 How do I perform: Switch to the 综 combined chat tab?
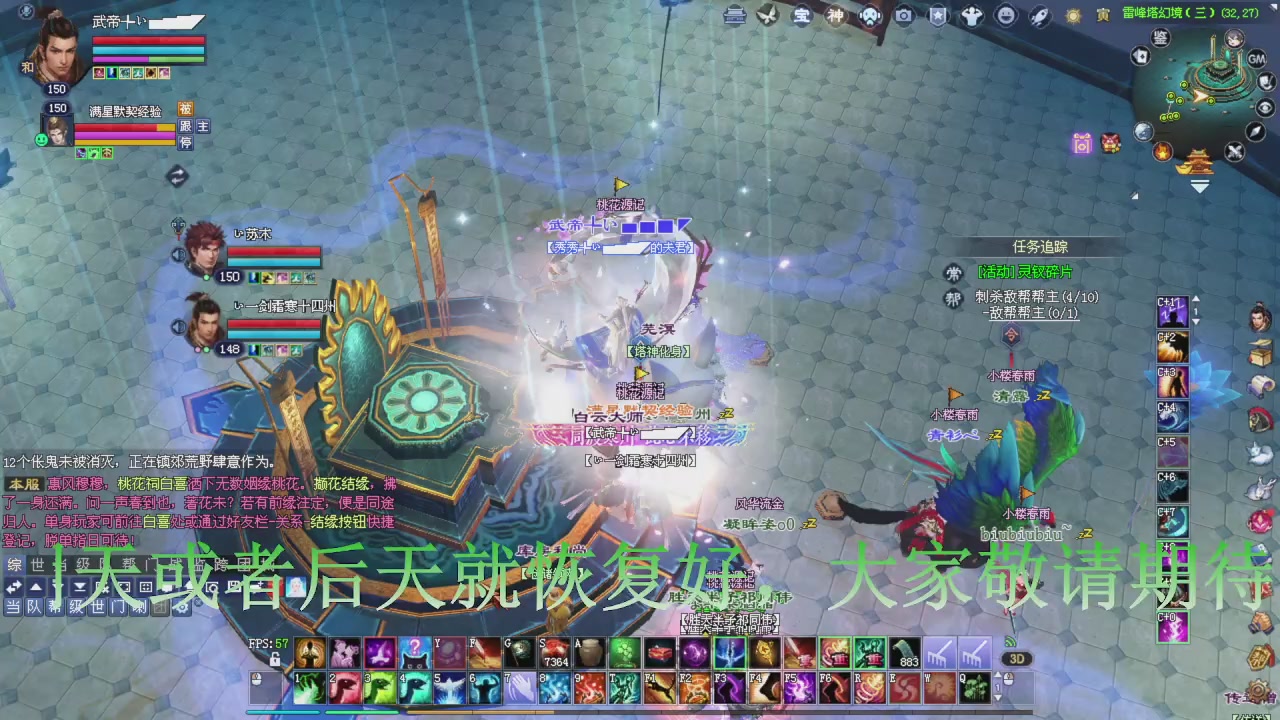click(15, 563)
